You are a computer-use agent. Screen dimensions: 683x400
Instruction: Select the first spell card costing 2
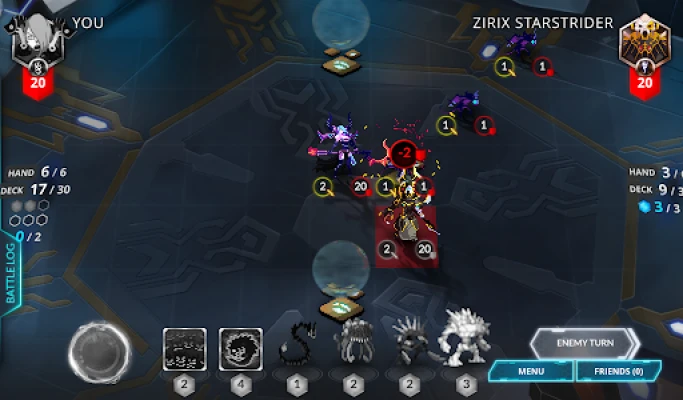[184, 351]
